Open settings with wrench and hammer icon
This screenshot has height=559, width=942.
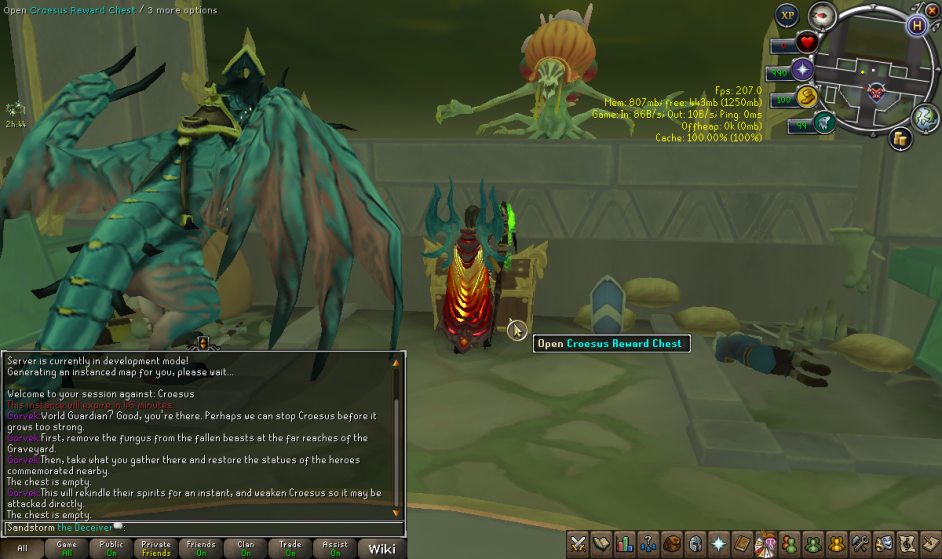[x=859, y=544]
